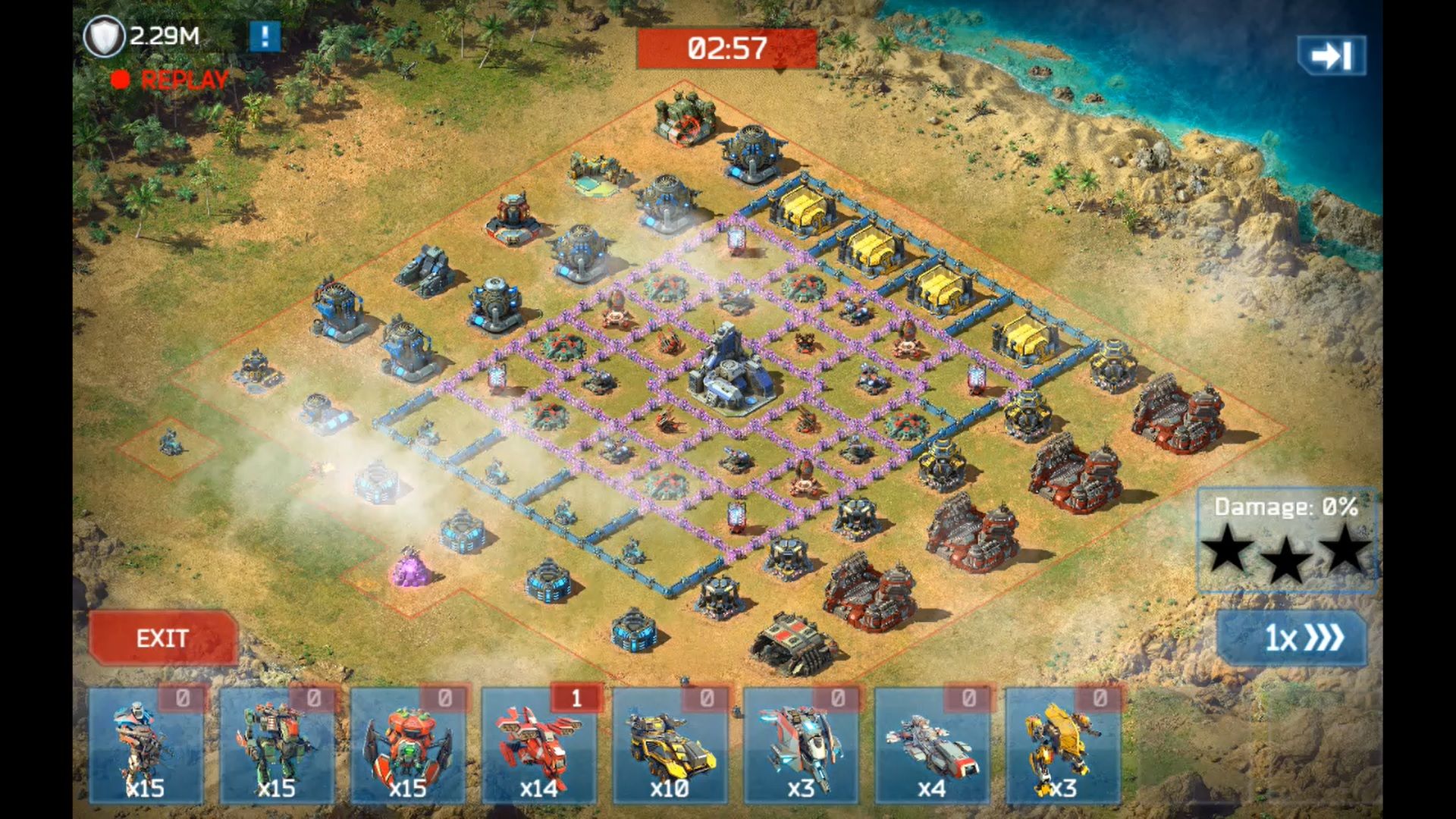Viewport: 1456px width, 819px height.
Task: Select the x10 yellow armored vehicle card
Action: 670,746
